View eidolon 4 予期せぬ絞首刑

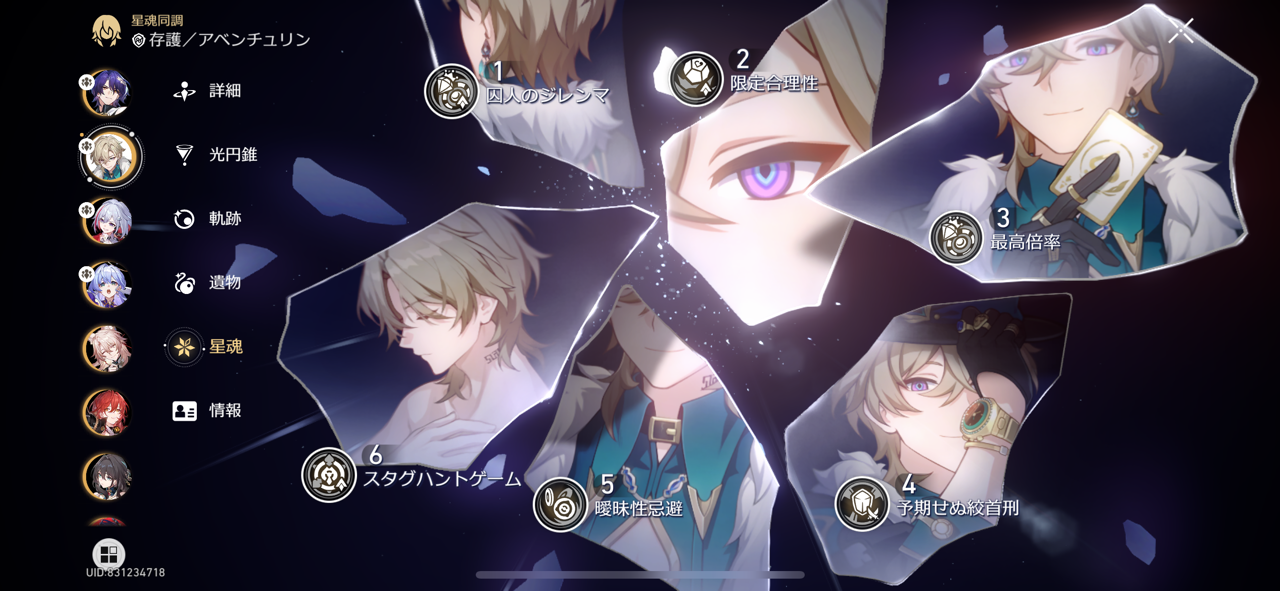(862, 503)
